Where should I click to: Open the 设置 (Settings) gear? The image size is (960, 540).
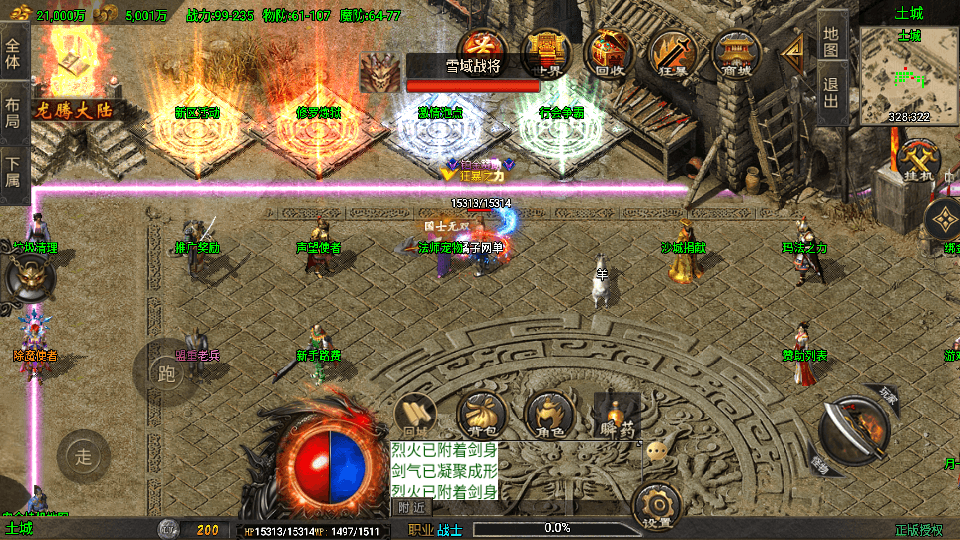coord(658,506)
